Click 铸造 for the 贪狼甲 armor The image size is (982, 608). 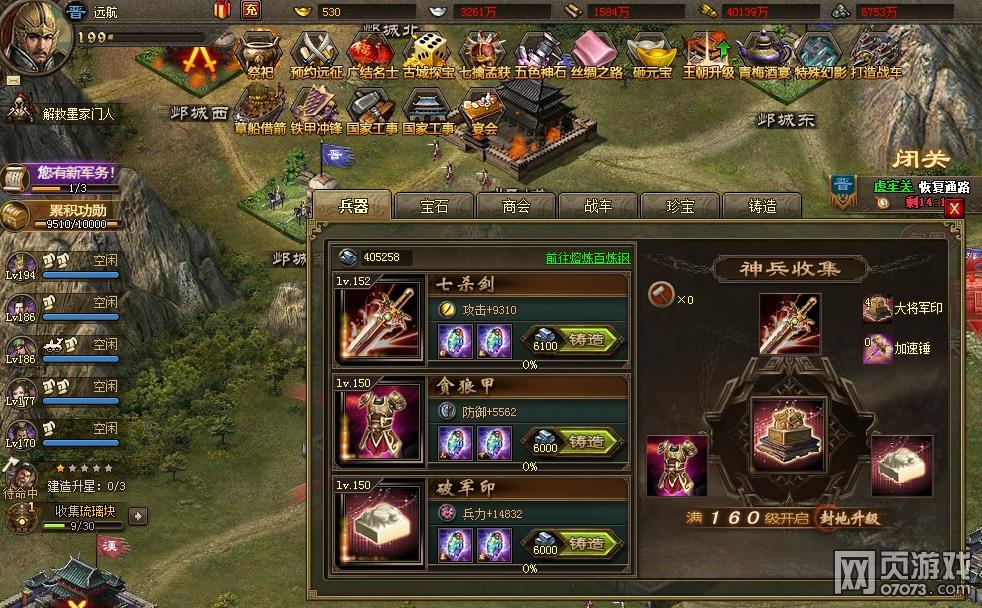coord(586,441)
